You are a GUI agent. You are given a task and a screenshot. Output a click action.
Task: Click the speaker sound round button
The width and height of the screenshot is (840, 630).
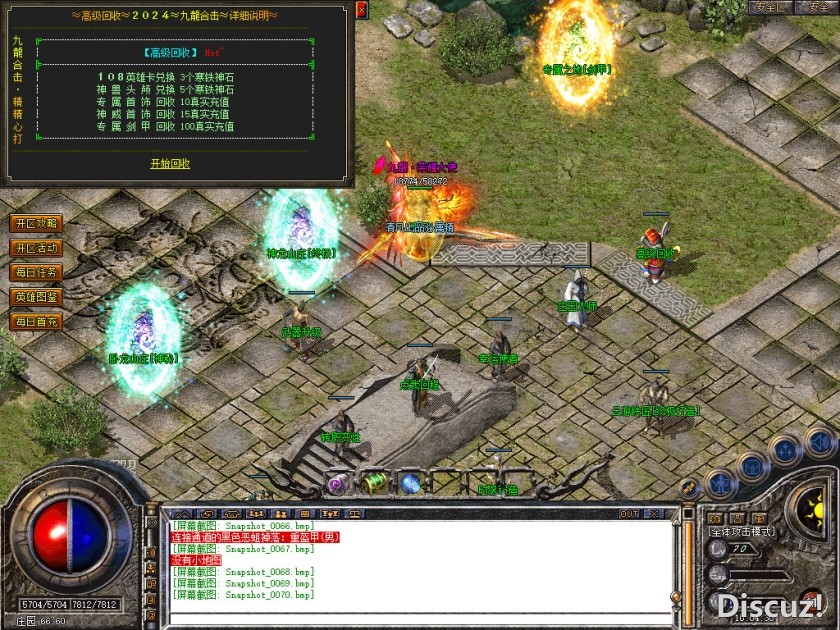click(x=818, y=441)
